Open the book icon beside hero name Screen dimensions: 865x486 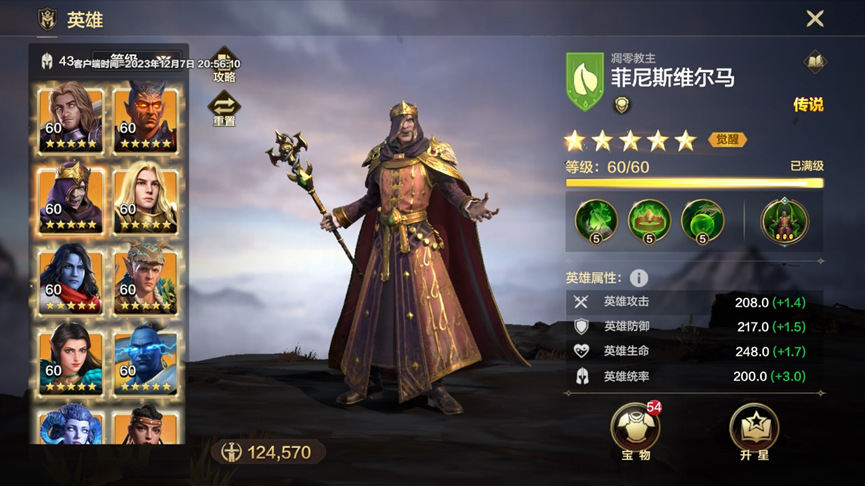click(x=814, y=62)
